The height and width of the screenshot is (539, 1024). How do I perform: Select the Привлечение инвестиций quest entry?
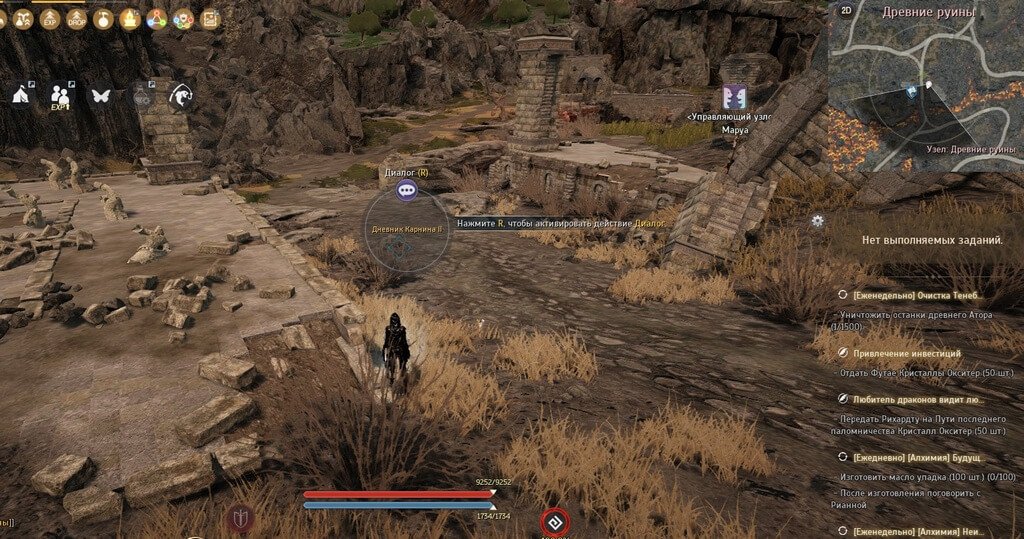coord(907,353)
